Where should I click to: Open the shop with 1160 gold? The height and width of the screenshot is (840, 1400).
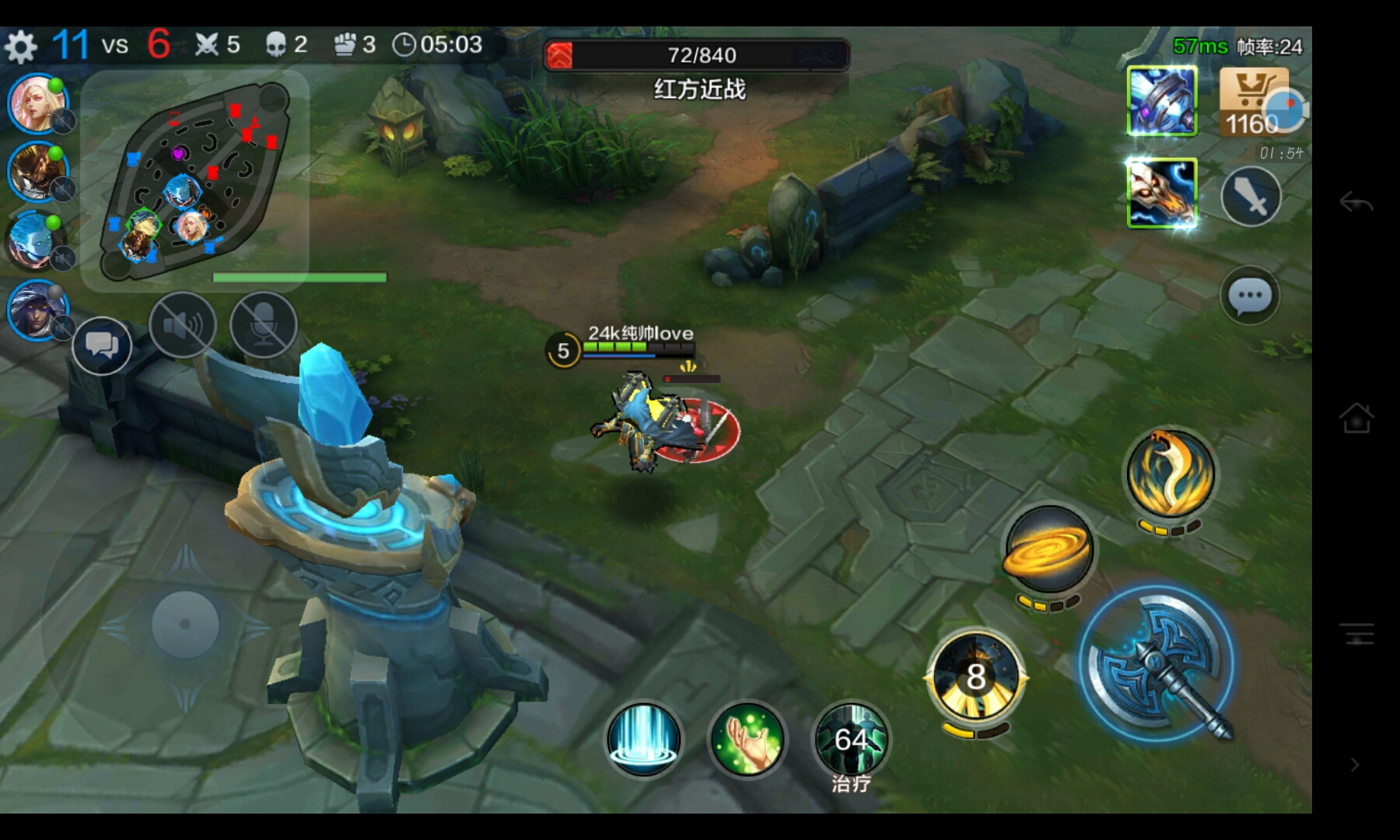click(1254, 101)
